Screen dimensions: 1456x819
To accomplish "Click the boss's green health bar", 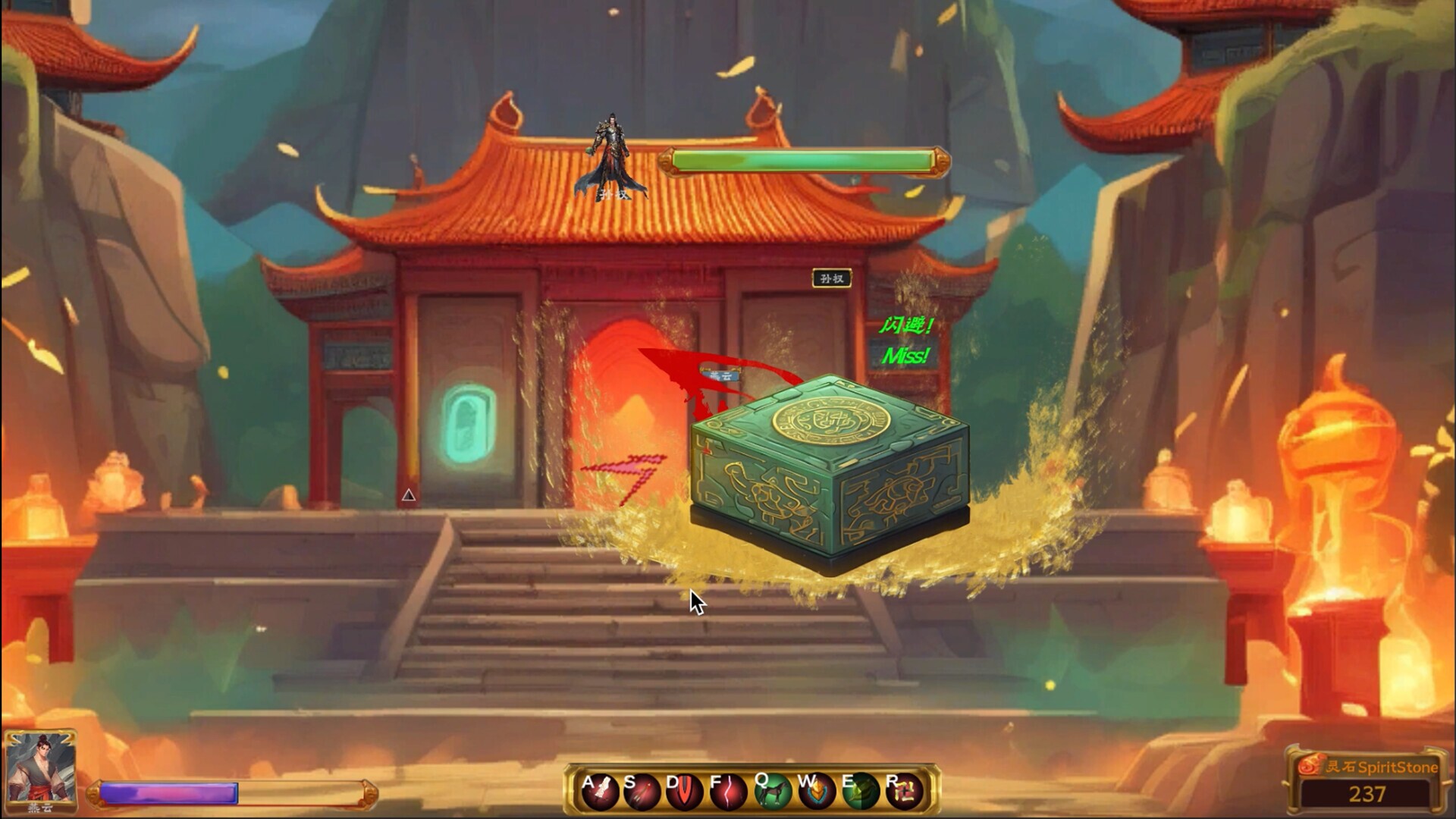I will pyautogui.click(x=802, y=161).
